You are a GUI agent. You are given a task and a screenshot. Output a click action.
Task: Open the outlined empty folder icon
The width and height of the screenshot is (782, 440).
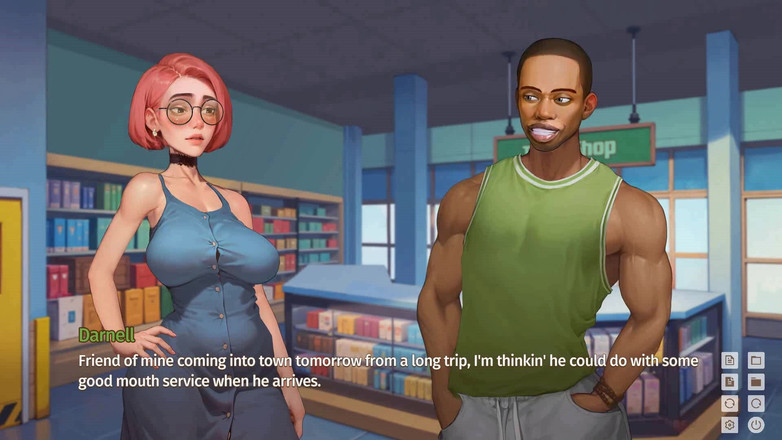[756, 360]
